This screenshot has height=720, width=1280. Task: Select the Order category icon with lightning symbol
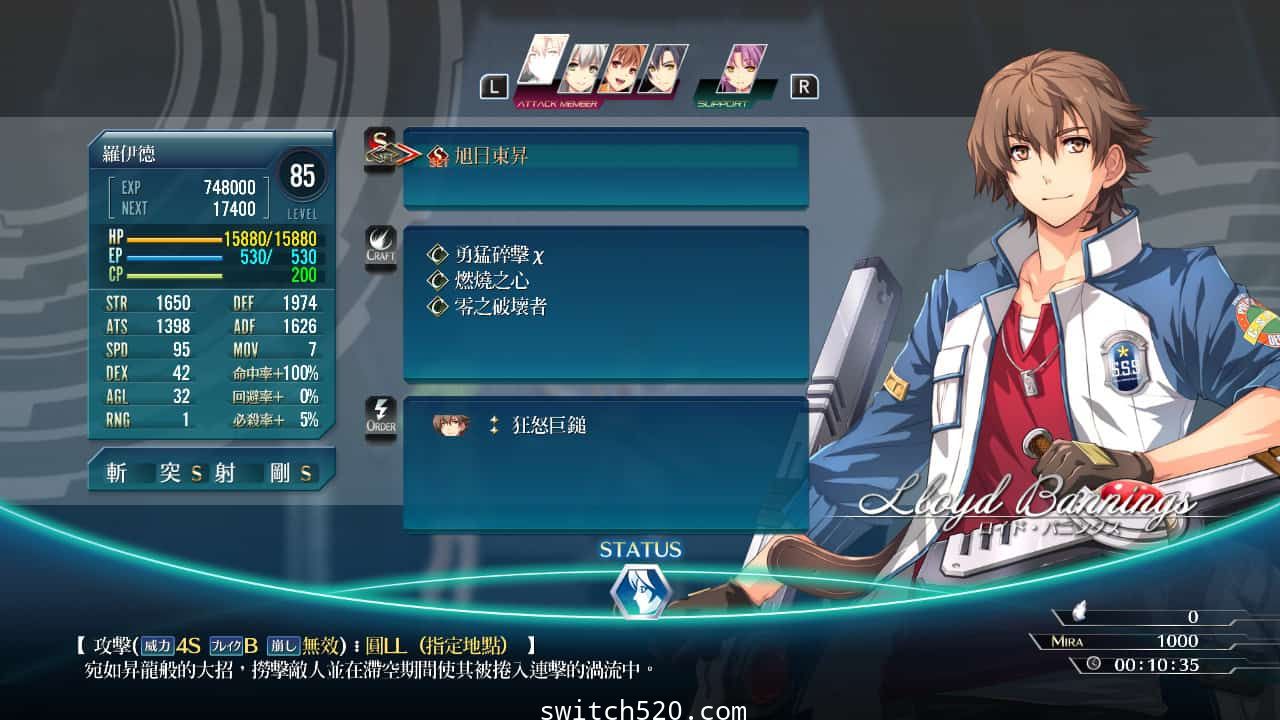[380, 416]
